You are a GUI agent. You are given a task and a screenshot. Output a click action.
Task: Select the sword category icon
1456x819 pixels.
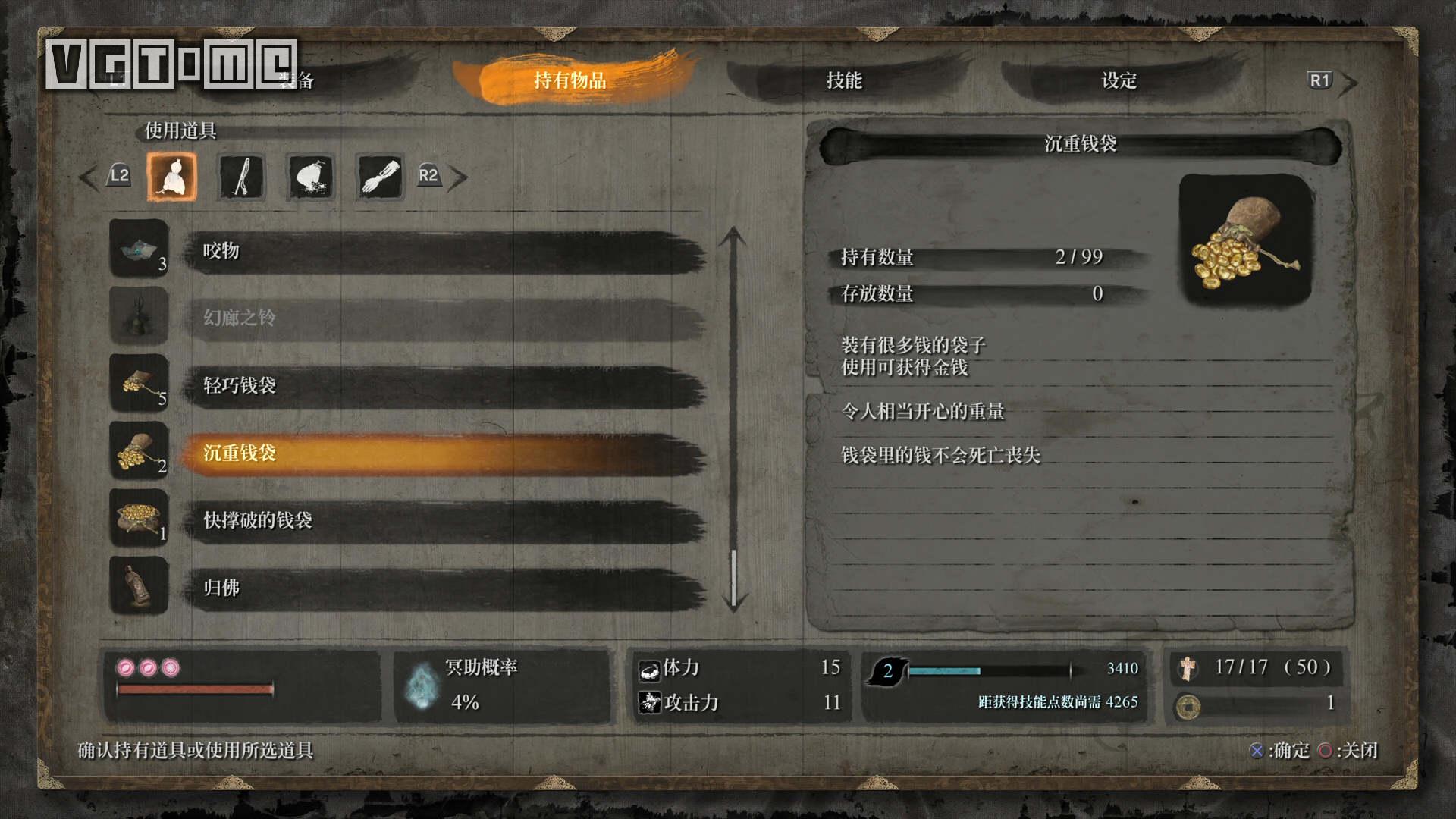tap(241, 177)
